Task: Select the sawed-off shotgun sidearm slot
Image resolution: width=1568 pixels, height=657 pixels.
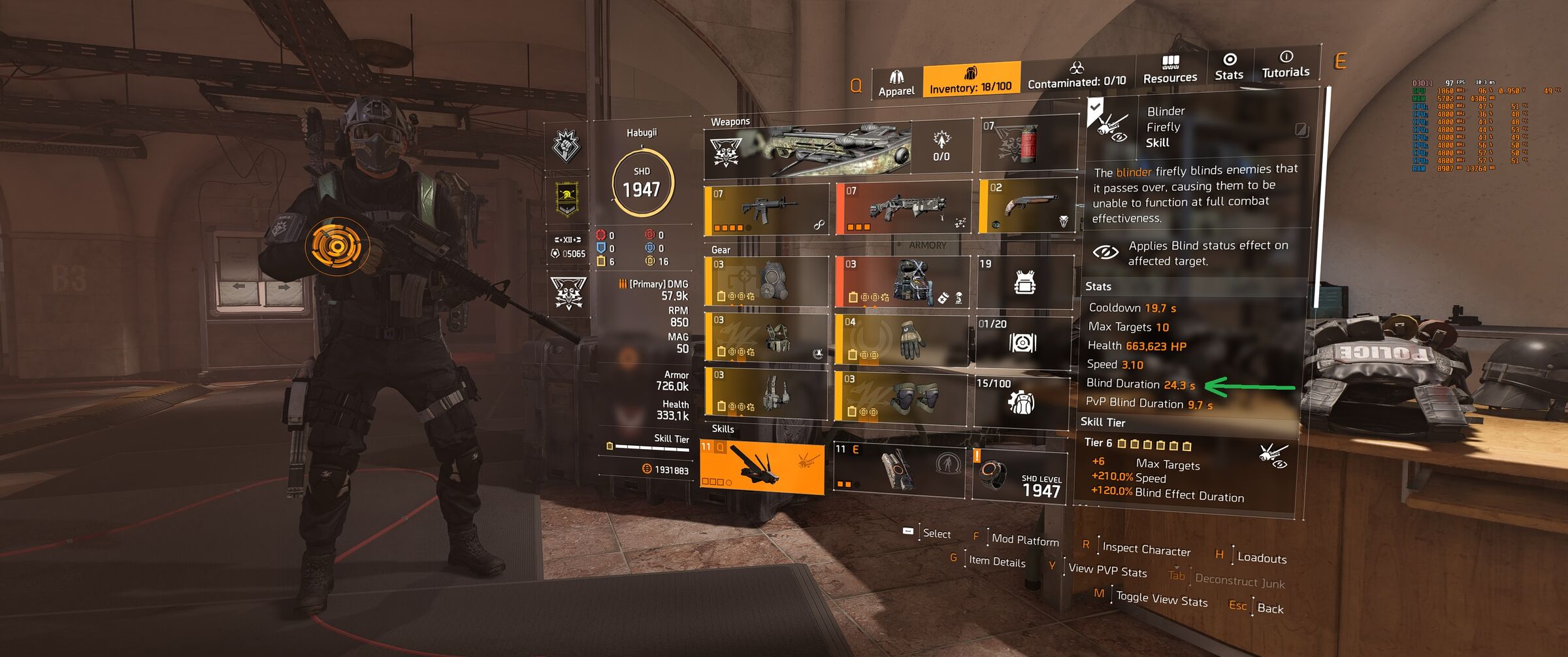Action: coord(1028,205)
